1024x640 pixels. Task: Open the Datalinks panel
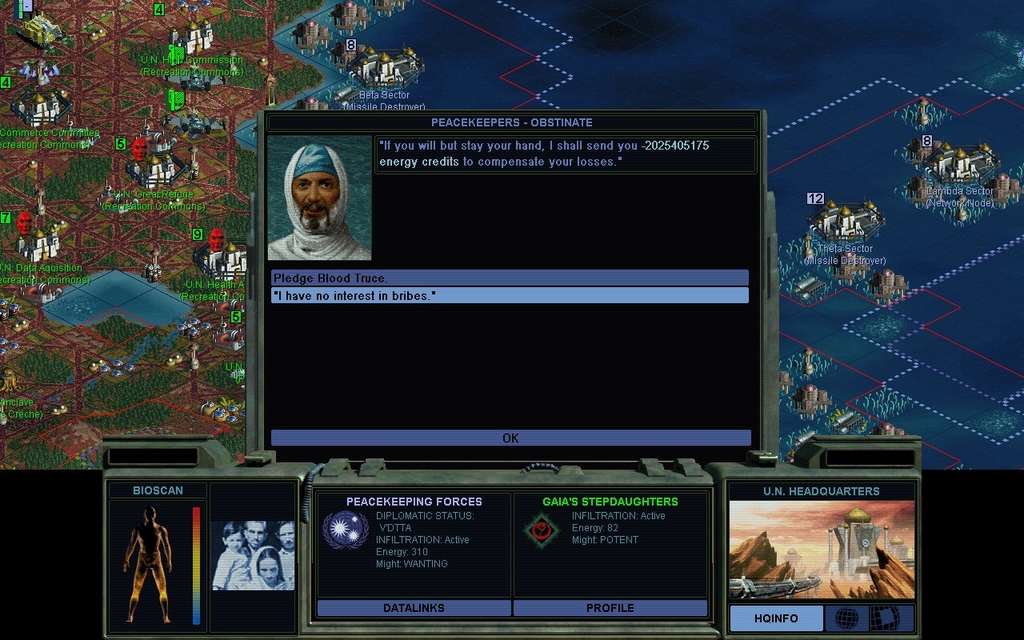tap(414, 608)
